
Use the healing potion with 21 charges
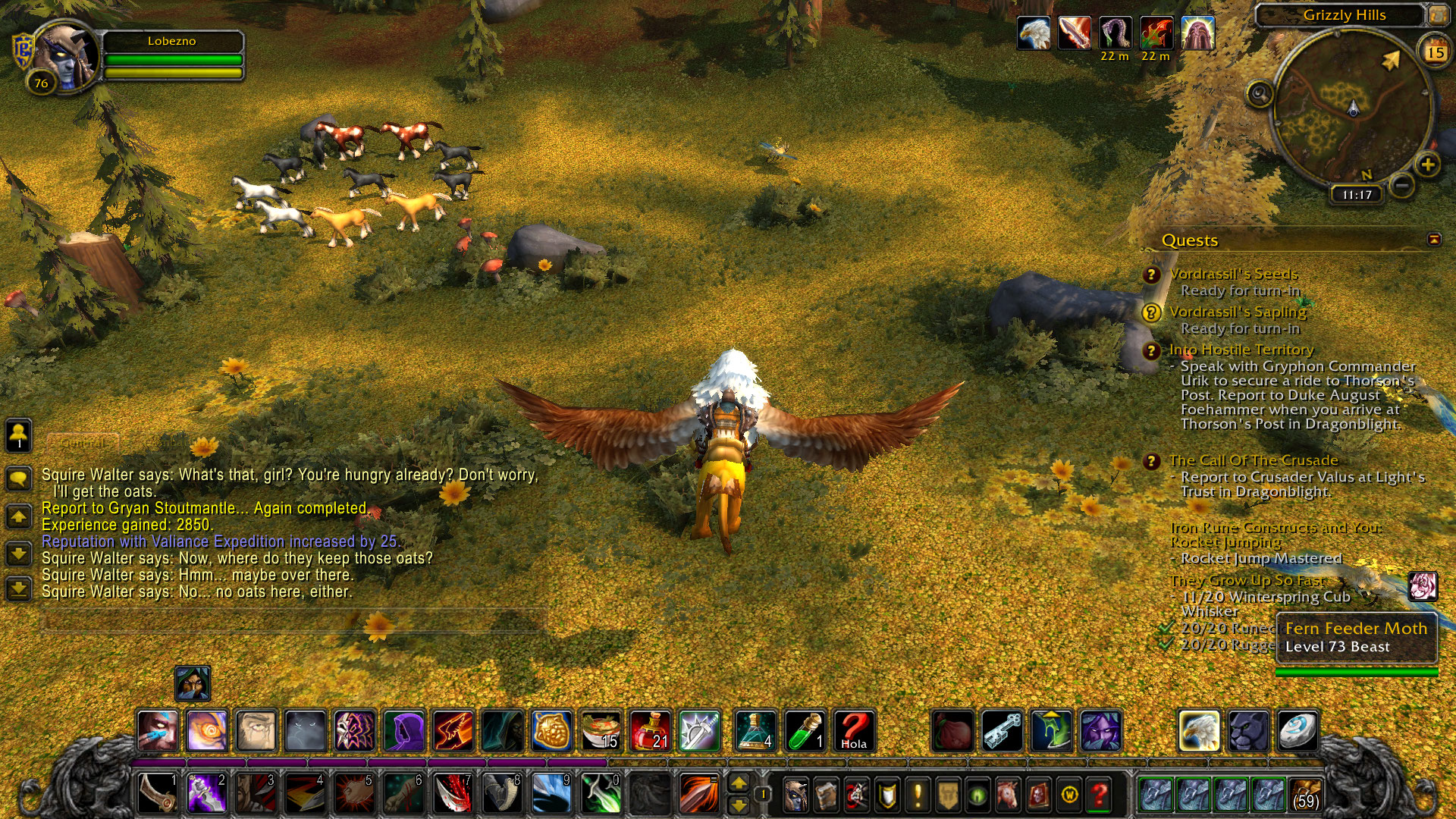650,731
